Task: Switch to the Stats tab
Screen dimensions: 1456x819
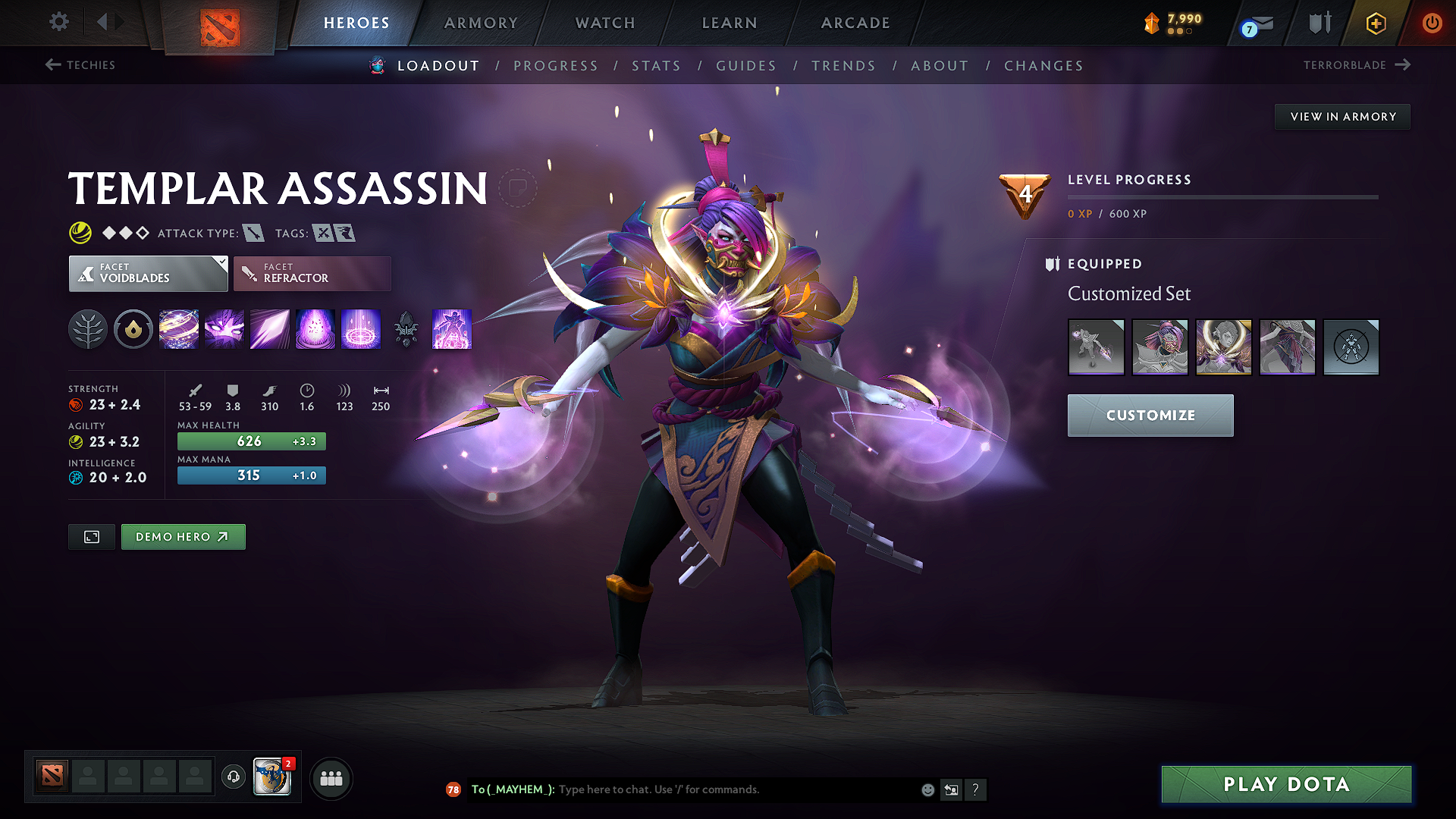Action: point(657,66)
